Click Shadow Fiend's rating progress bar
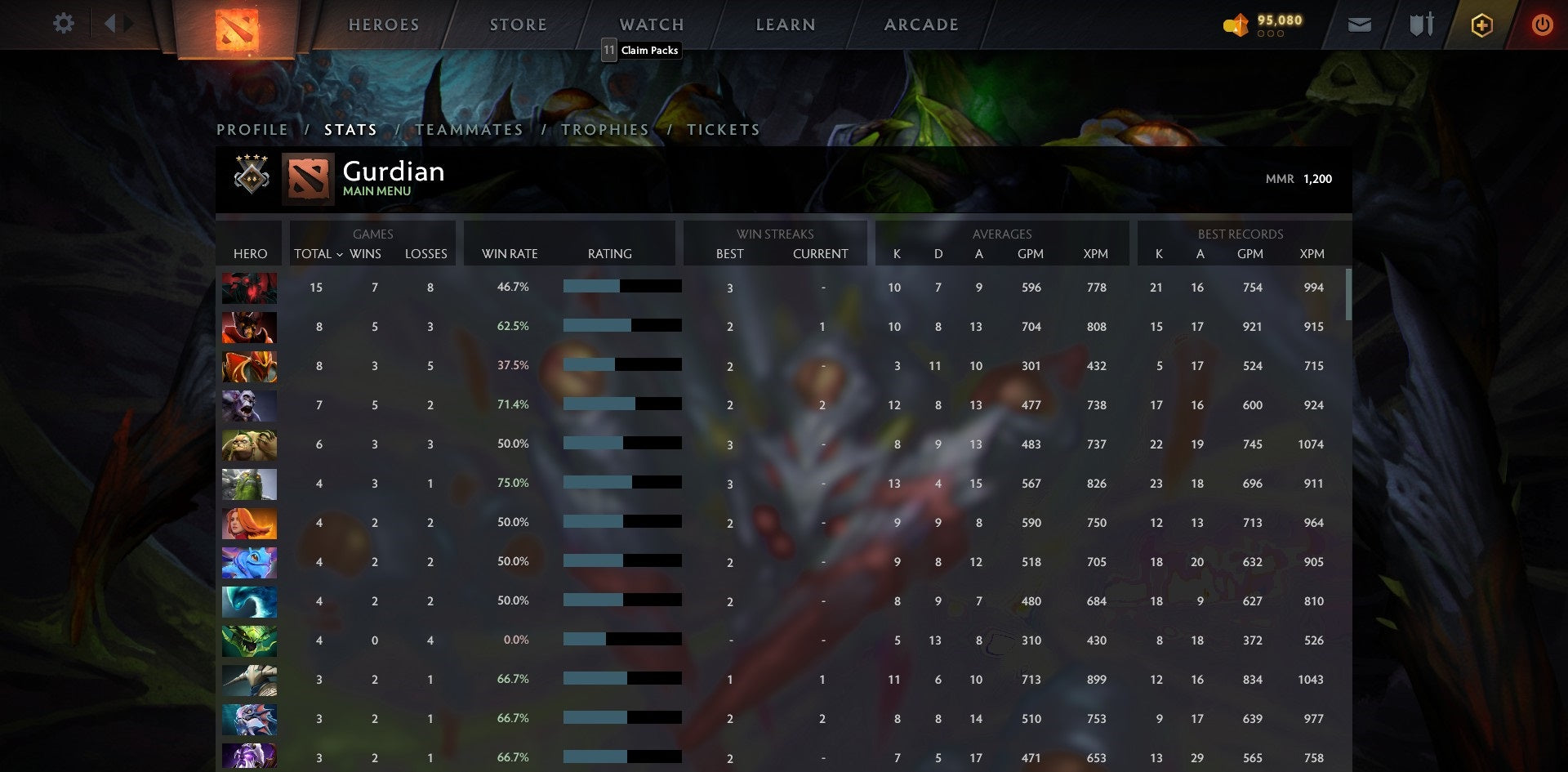Image resolution: width=1568 pixels, height=772 pixels. [621, 287]
